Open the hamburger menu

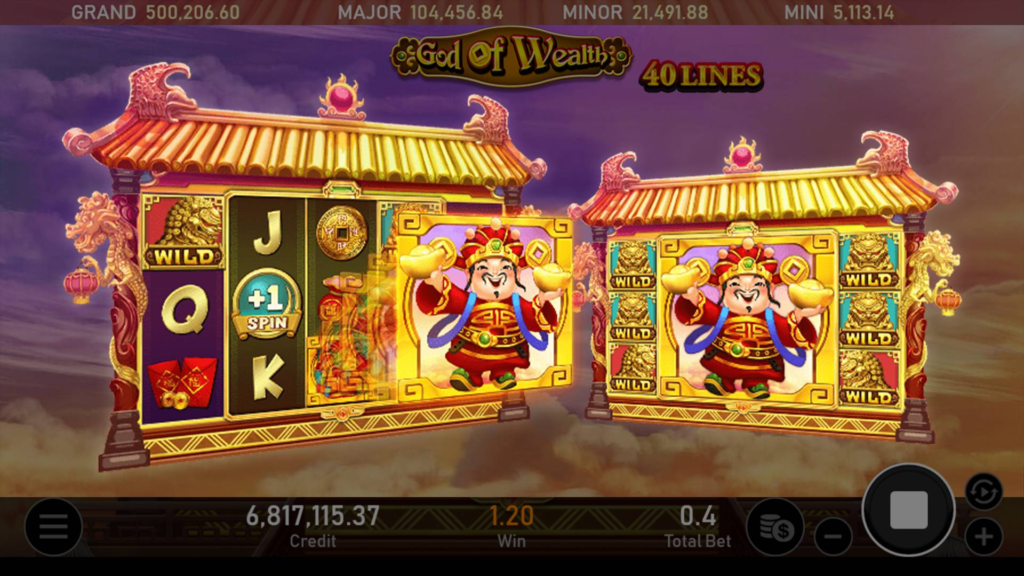(x=53, y=527)
